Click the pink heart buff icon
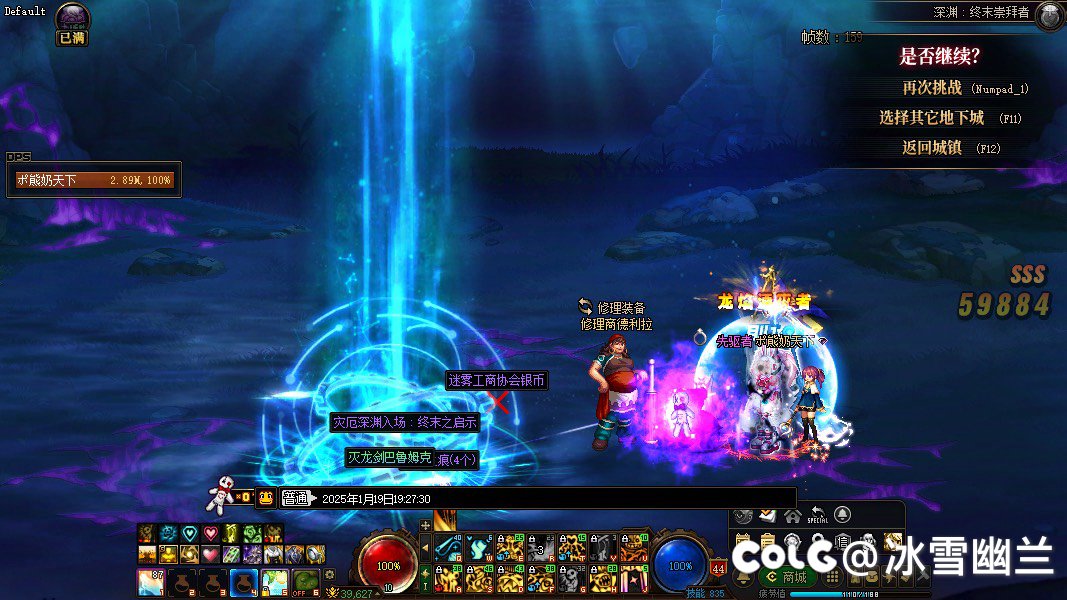Image resolution: width=1067 pixels, height=600 pixels. pos(210,533)
